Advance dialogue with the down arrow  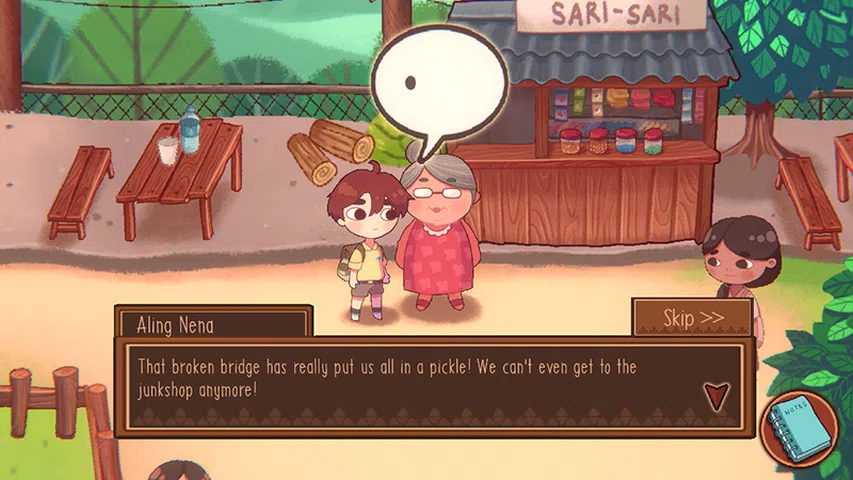[717, 396]
